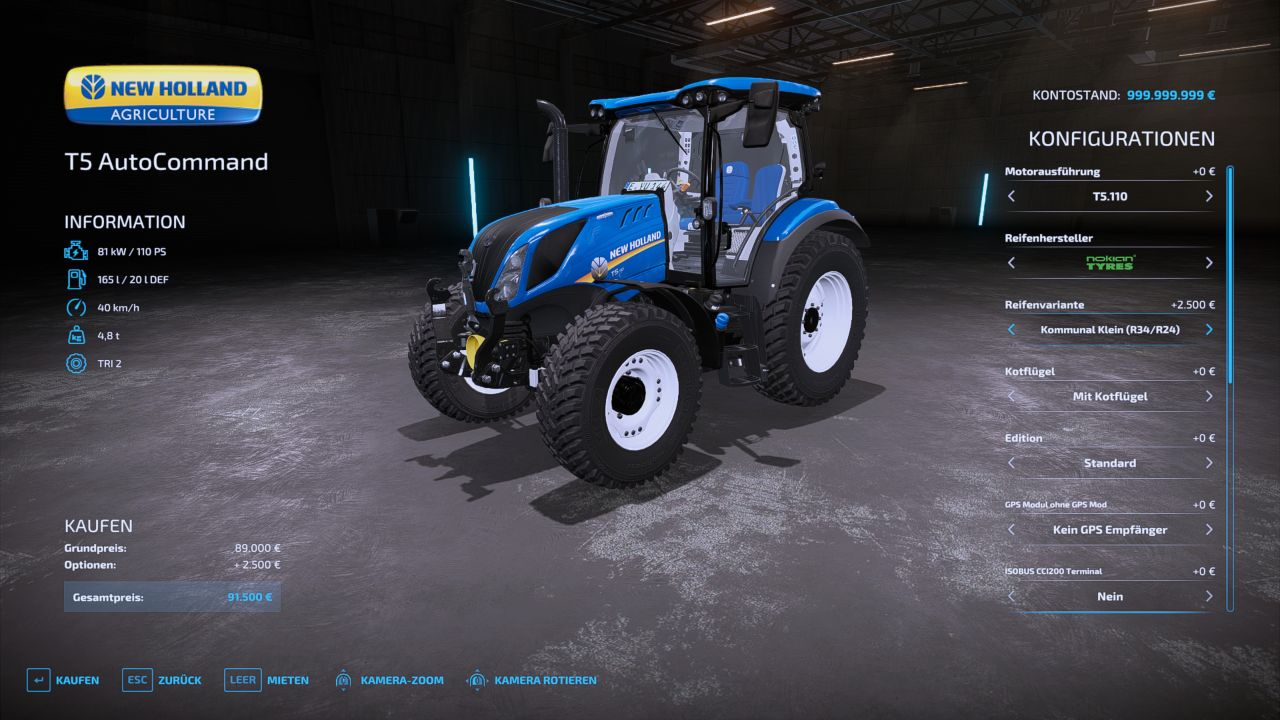The image size is (1280, 720).
Task: Open next Reifenvariante option
Action: [x=1208, y=329]
